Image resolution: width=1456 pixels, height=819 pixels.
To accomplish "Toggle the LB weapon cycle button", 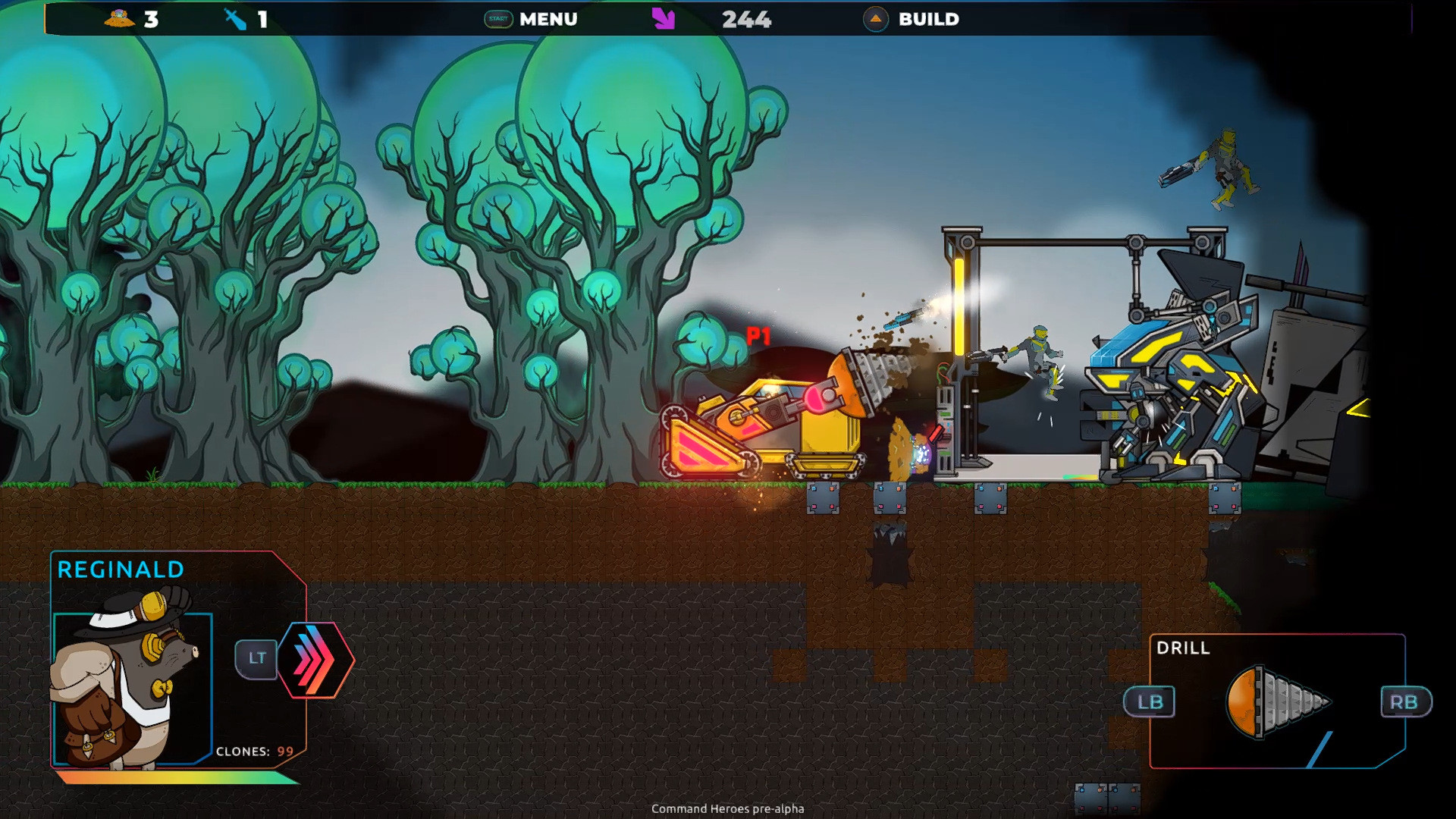I will (1150, 702).
